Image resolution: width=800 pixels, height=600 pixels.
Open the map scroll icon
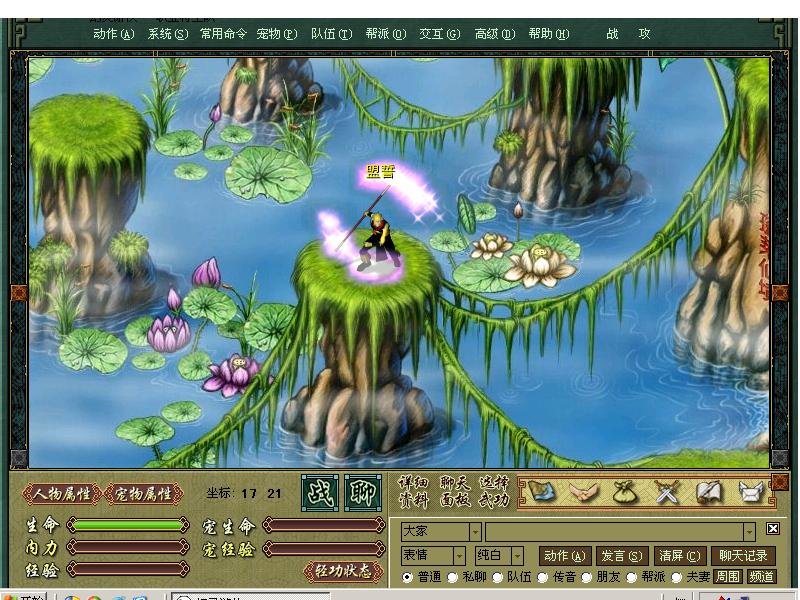(541, 491)
